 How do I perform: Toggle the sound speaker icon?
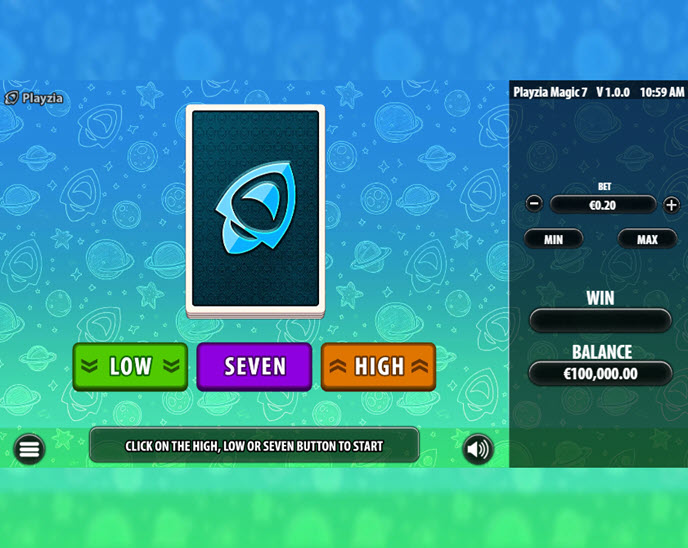point(478,449)
